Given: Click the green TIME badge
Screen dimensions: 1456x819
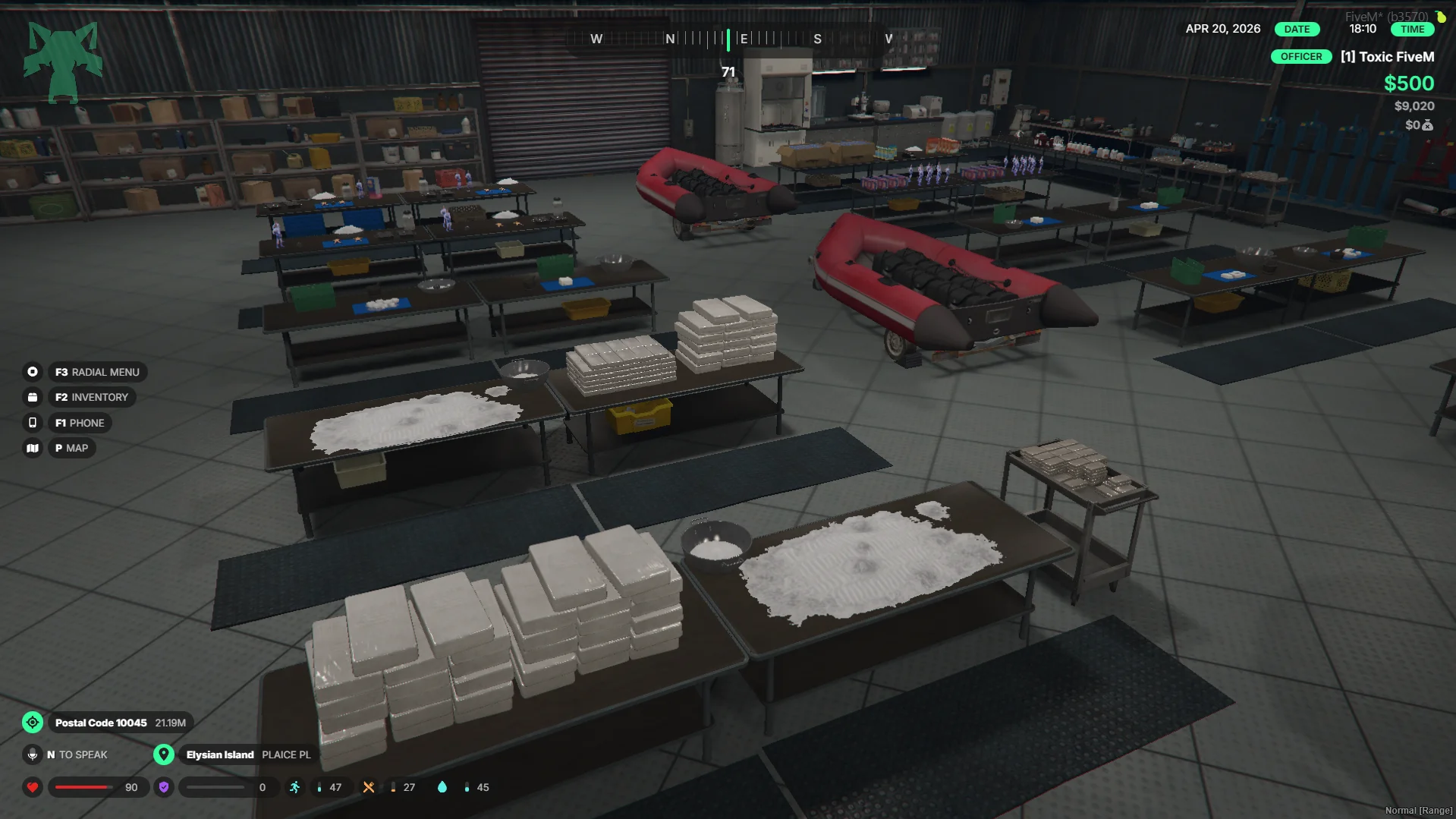Looking at the screenshot, I should [x=1412, y=30].
